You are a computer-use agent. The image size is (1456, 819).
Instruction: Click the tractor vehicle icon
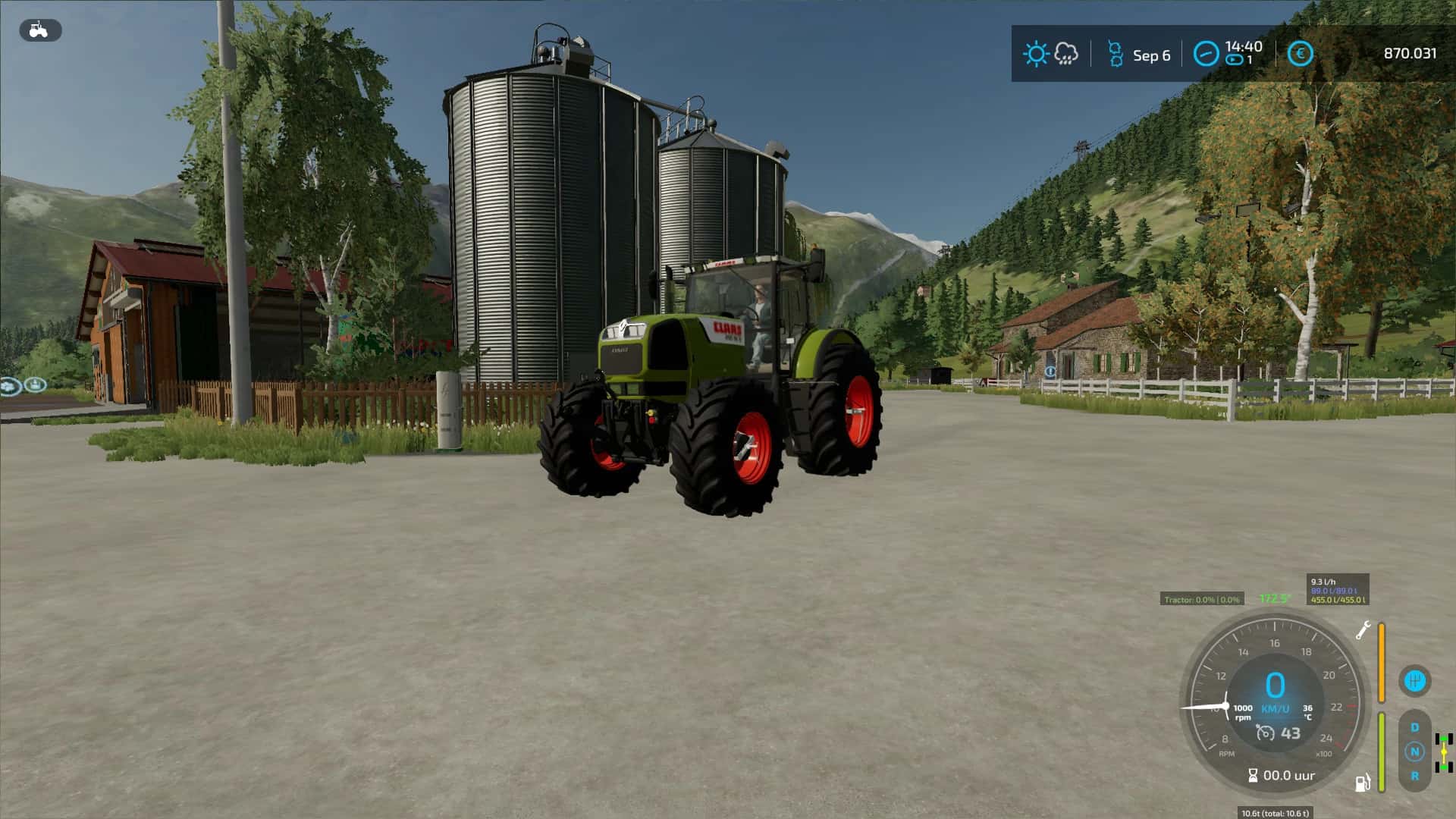point(39,30)
